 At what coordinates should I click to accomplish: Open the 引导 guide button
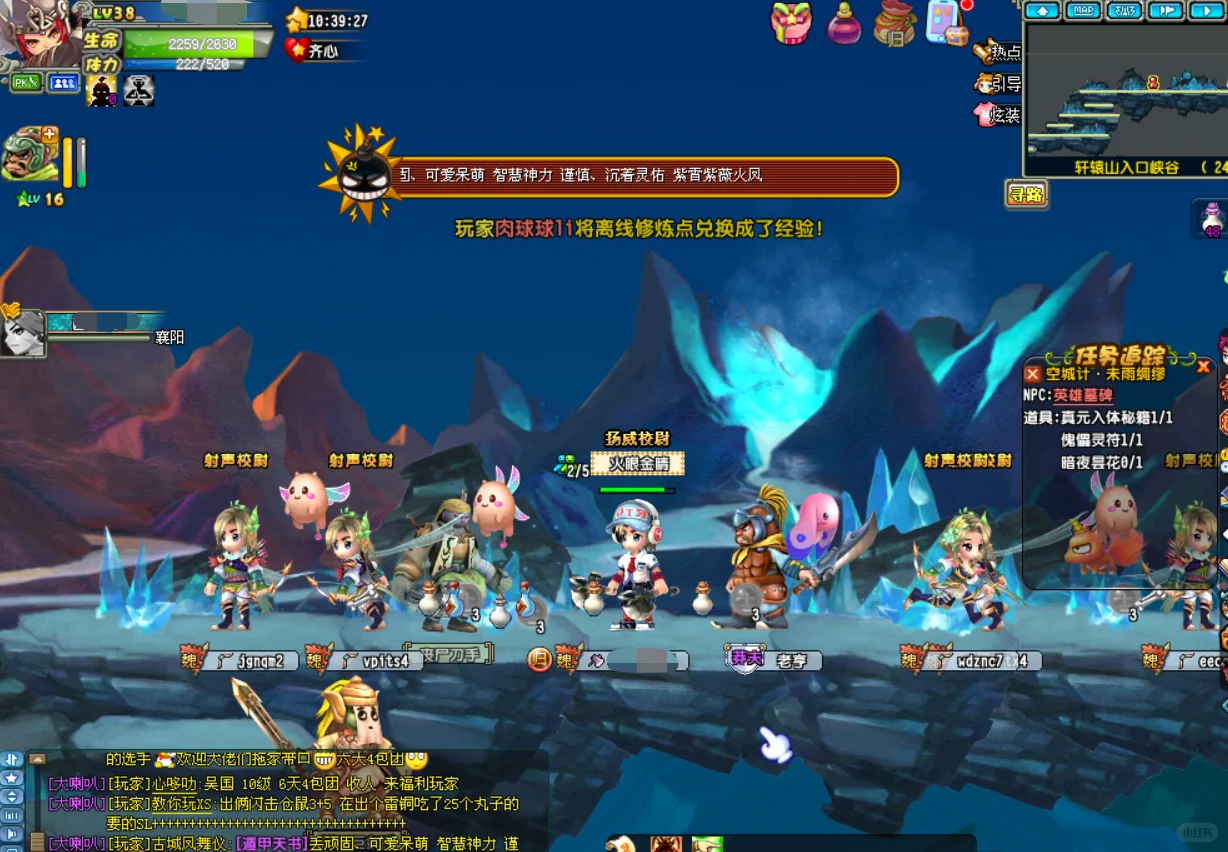pyautogui.click(x=999, y=84)
